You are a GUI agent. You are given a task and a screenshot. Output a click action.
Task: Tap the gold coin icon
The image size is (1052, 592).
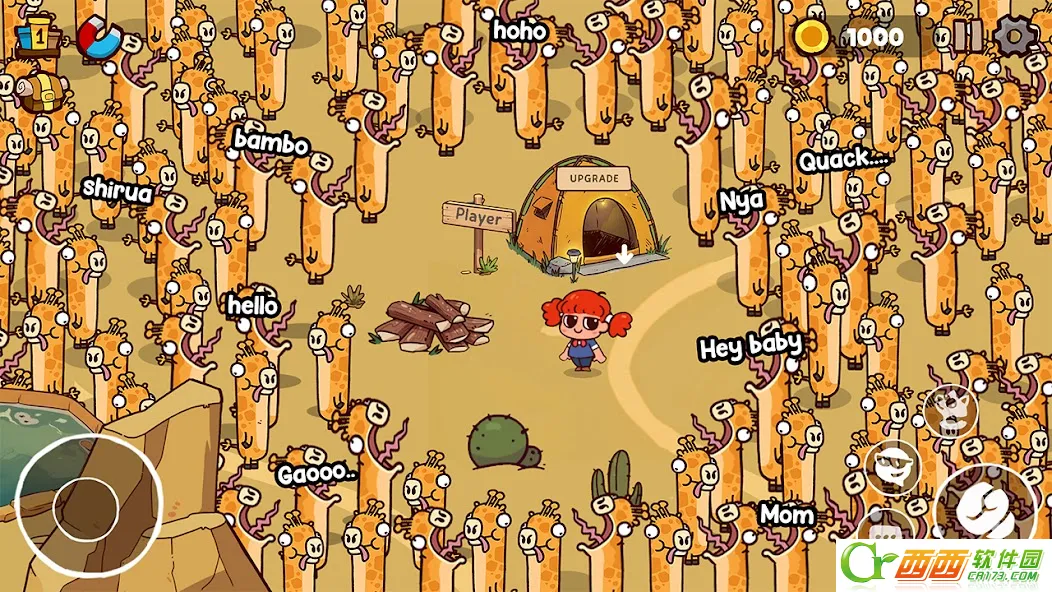tap(813, 38)
